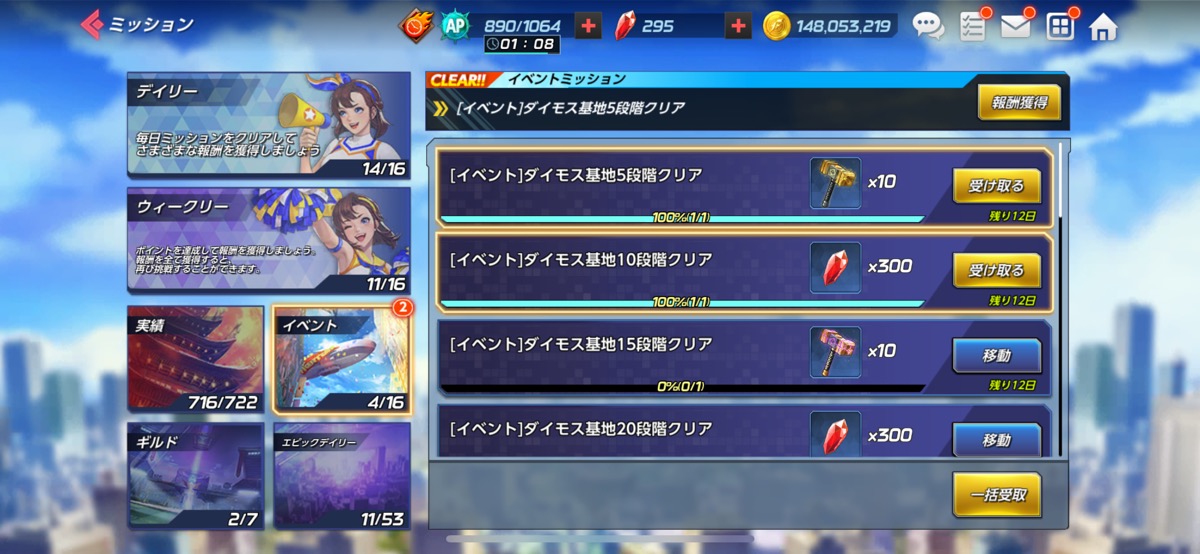
Task: Claim reward with the 報酬獲得 button
Action: click(1018, 102)
